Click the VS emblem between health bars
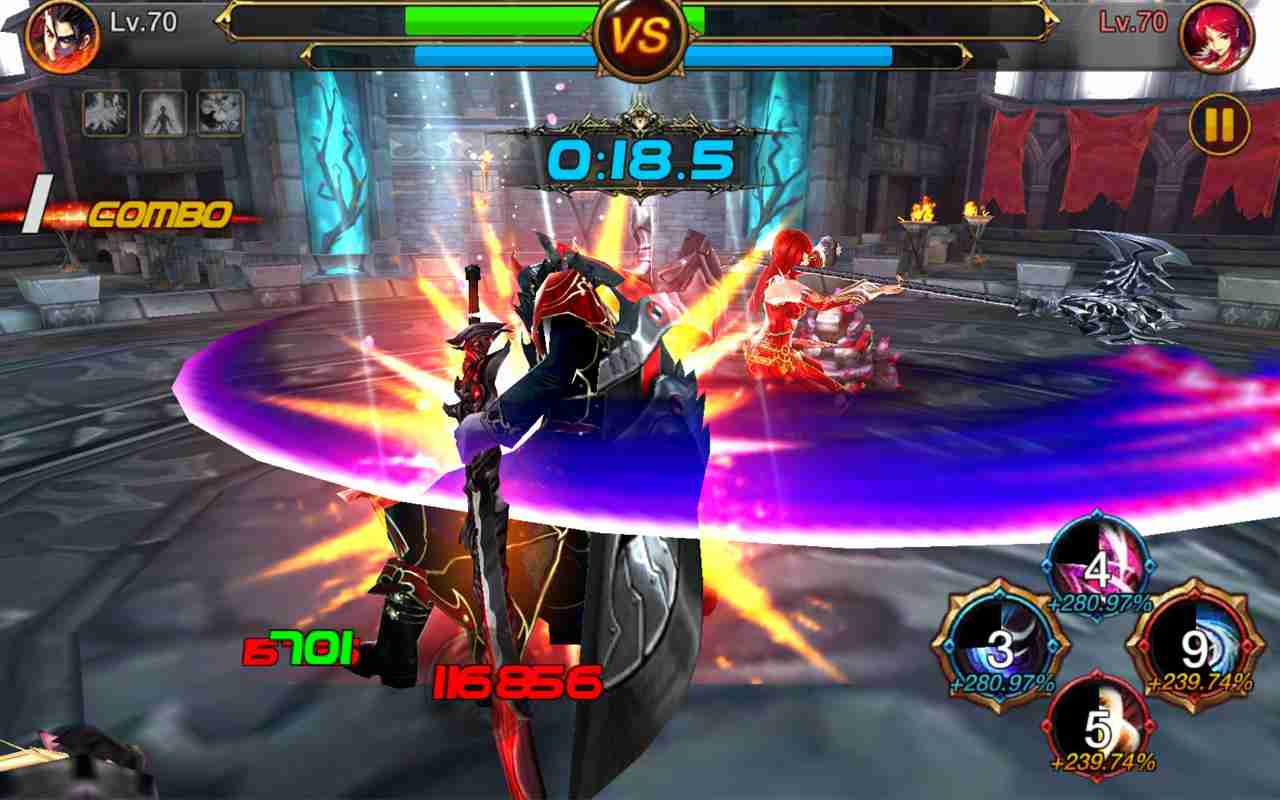Screen dimensions: 1280x800 [x=640, y=38]
